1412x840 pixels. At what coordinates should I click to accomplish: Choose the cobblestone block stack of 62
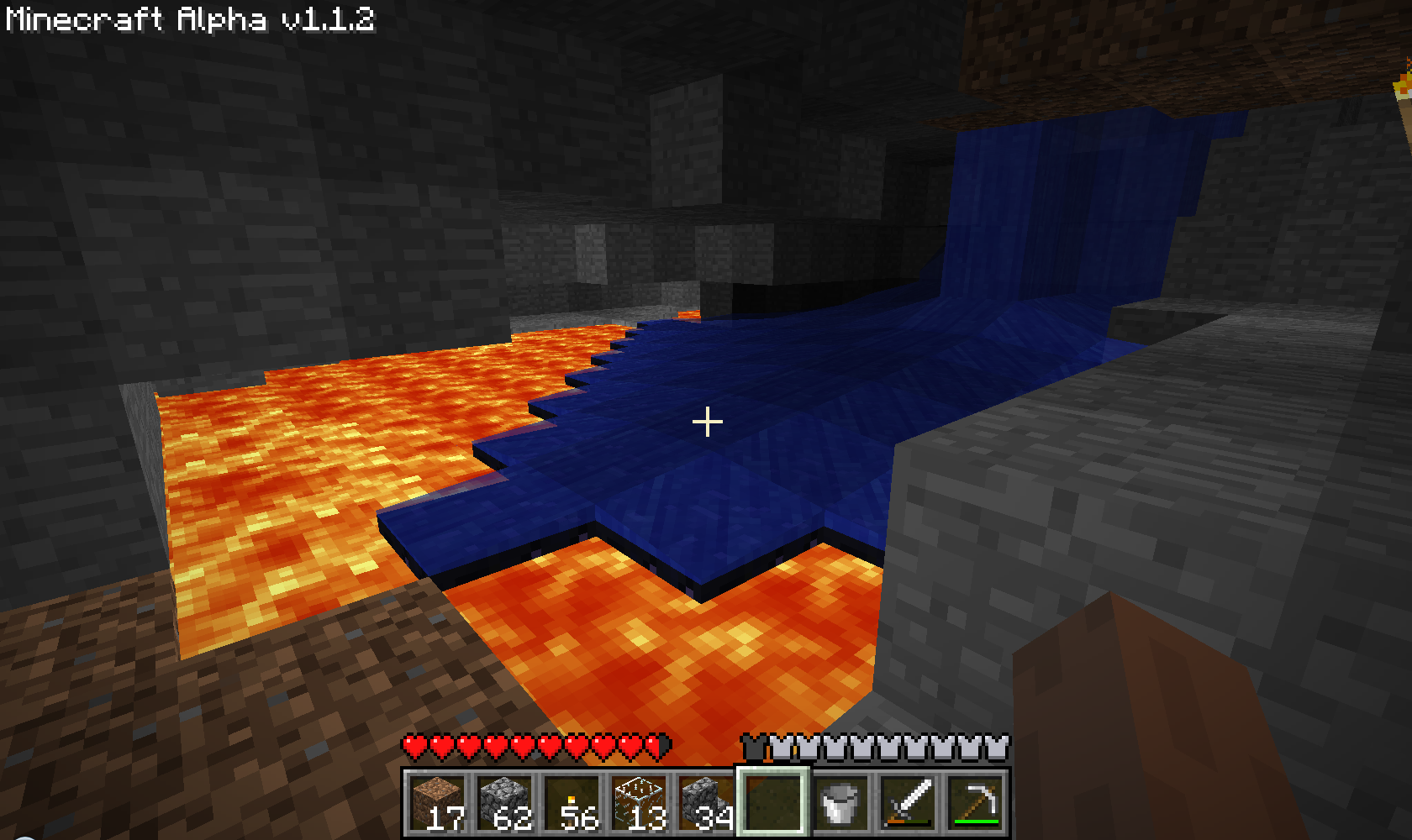(504, 802)
